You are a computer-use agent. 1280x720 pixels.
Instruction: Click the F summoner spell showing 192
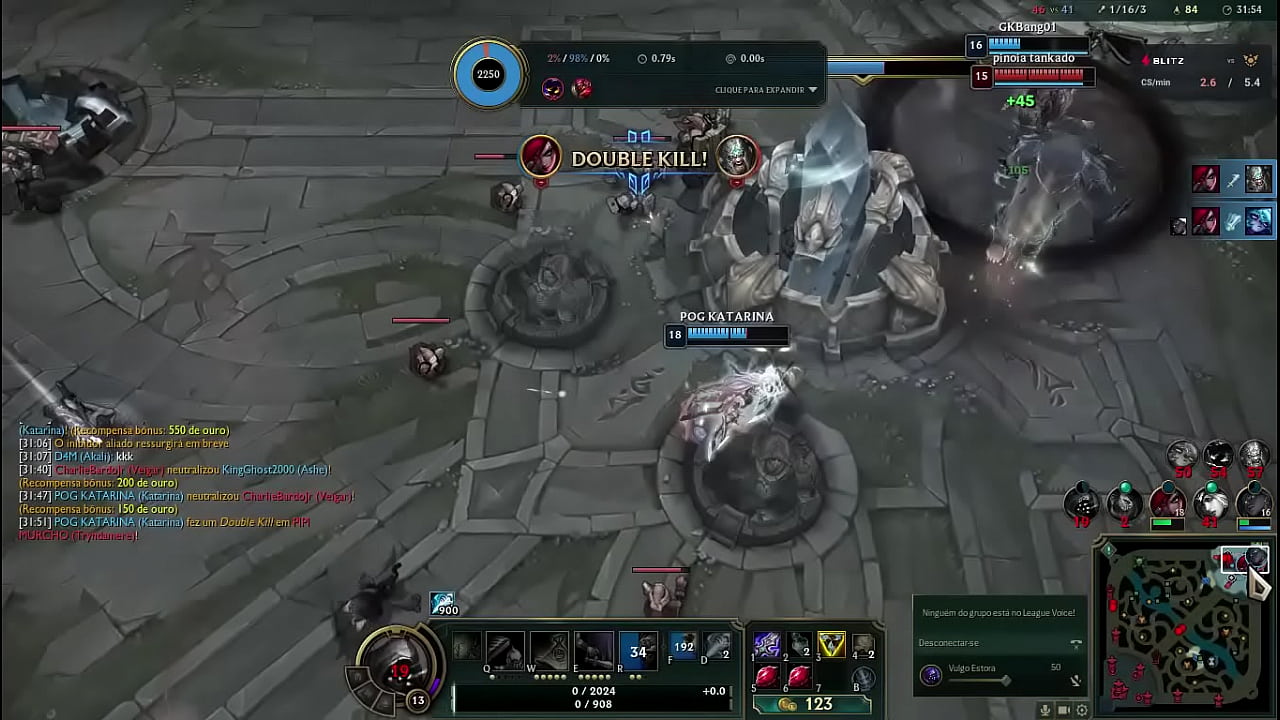pos(683,647)
